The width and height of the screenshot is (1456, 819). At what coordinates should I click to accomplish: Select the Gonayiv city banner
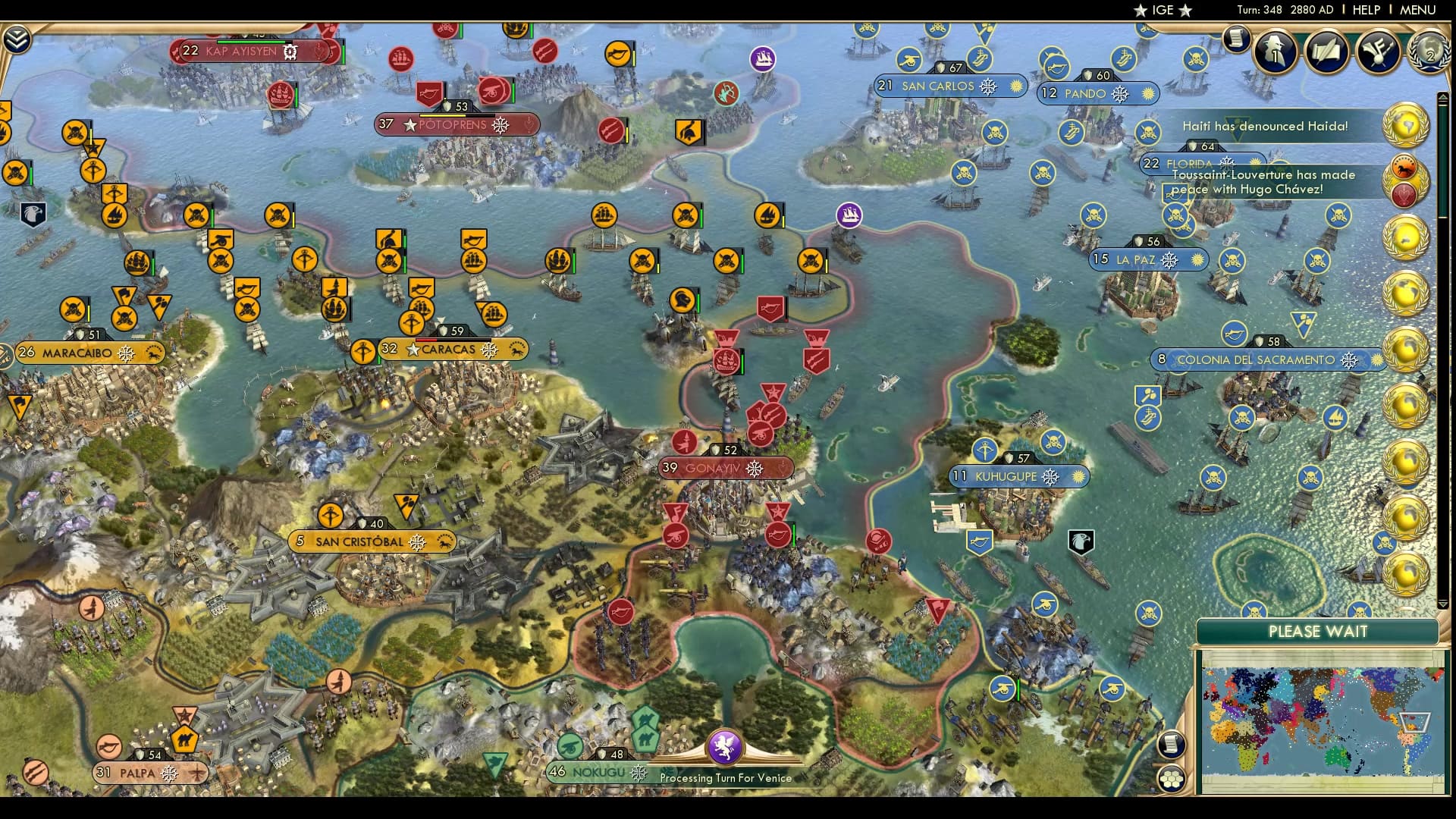(x=726, y=469)
